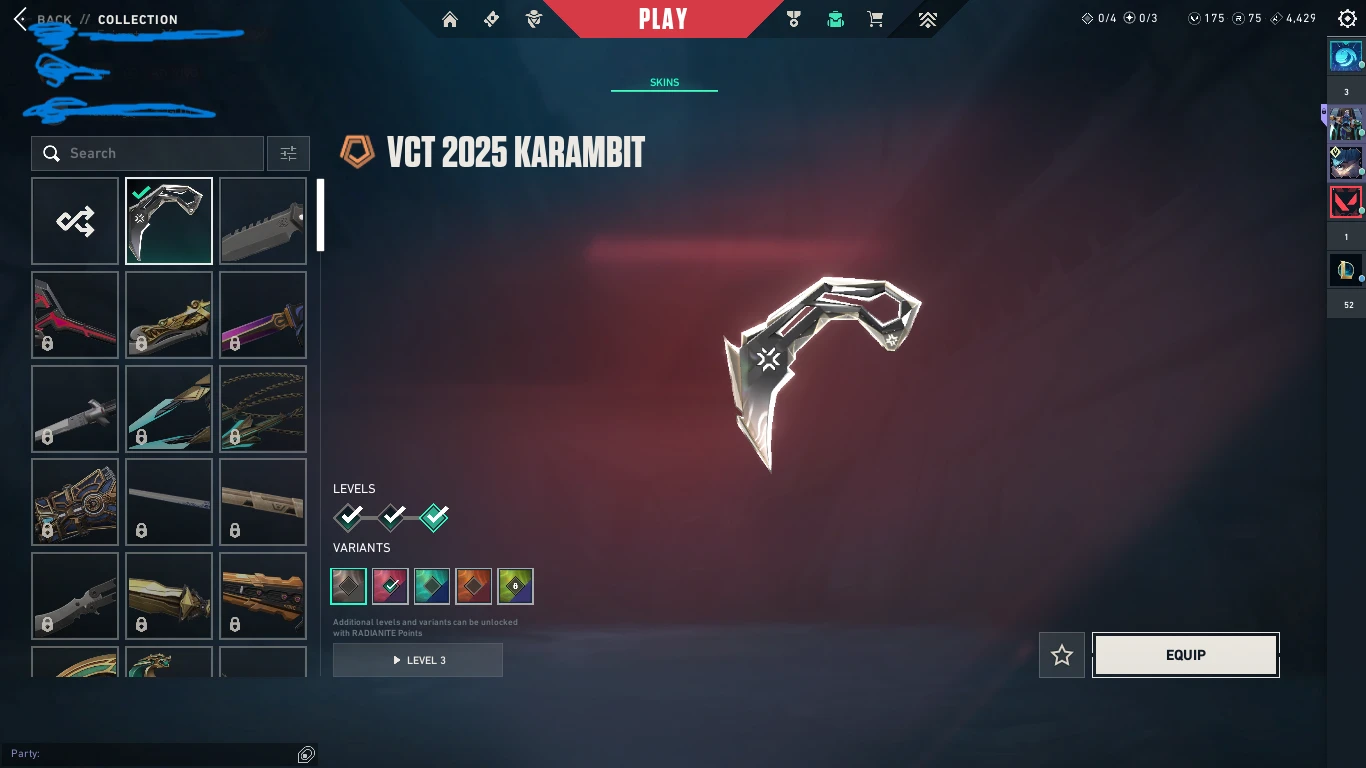Open the skin filter options
This screenshot has height=768, width=1366.
[x=288, y=154]
